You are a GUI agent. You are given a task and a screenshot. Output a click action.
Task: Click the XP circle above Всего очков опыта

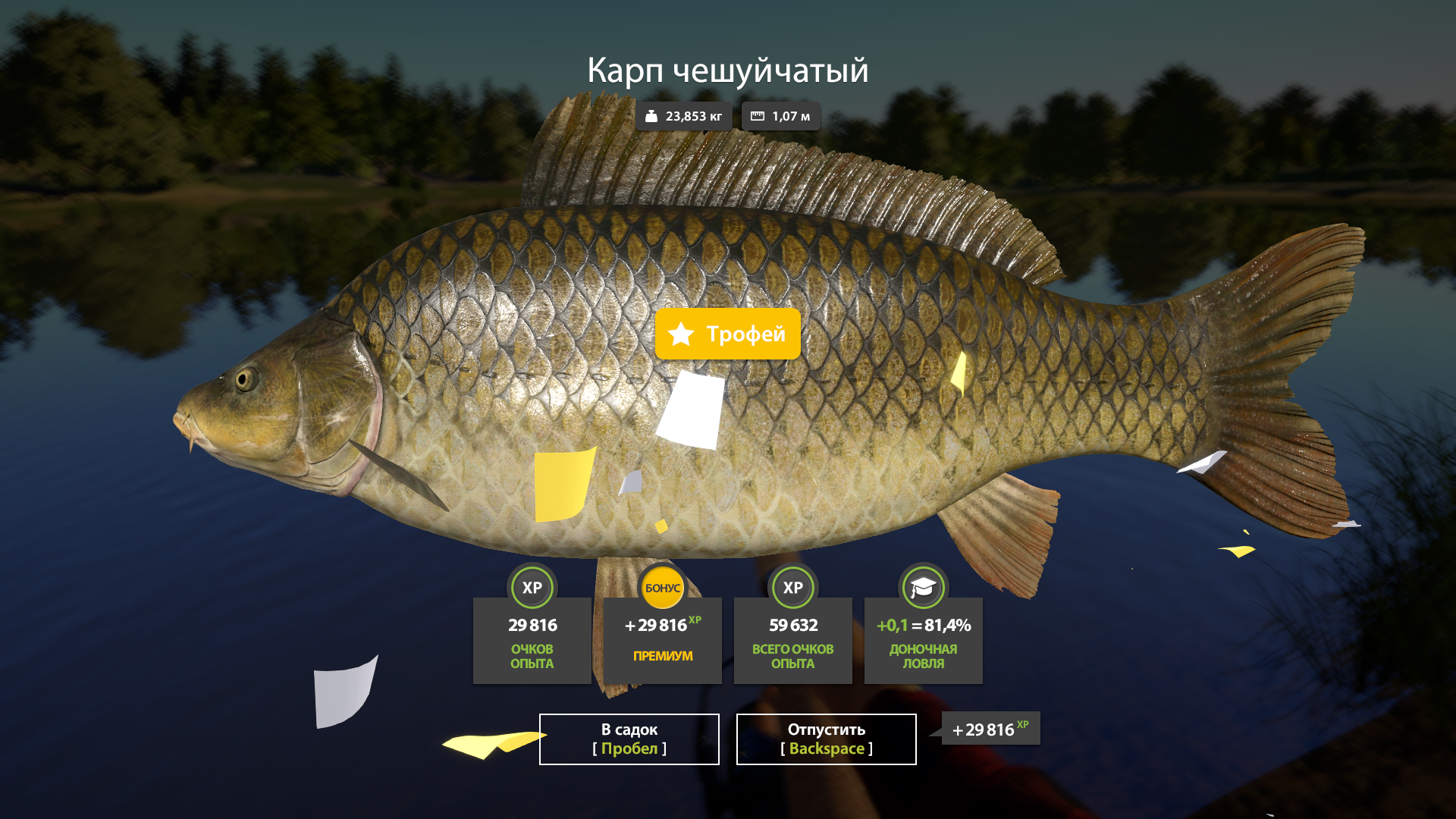(792, 588)
